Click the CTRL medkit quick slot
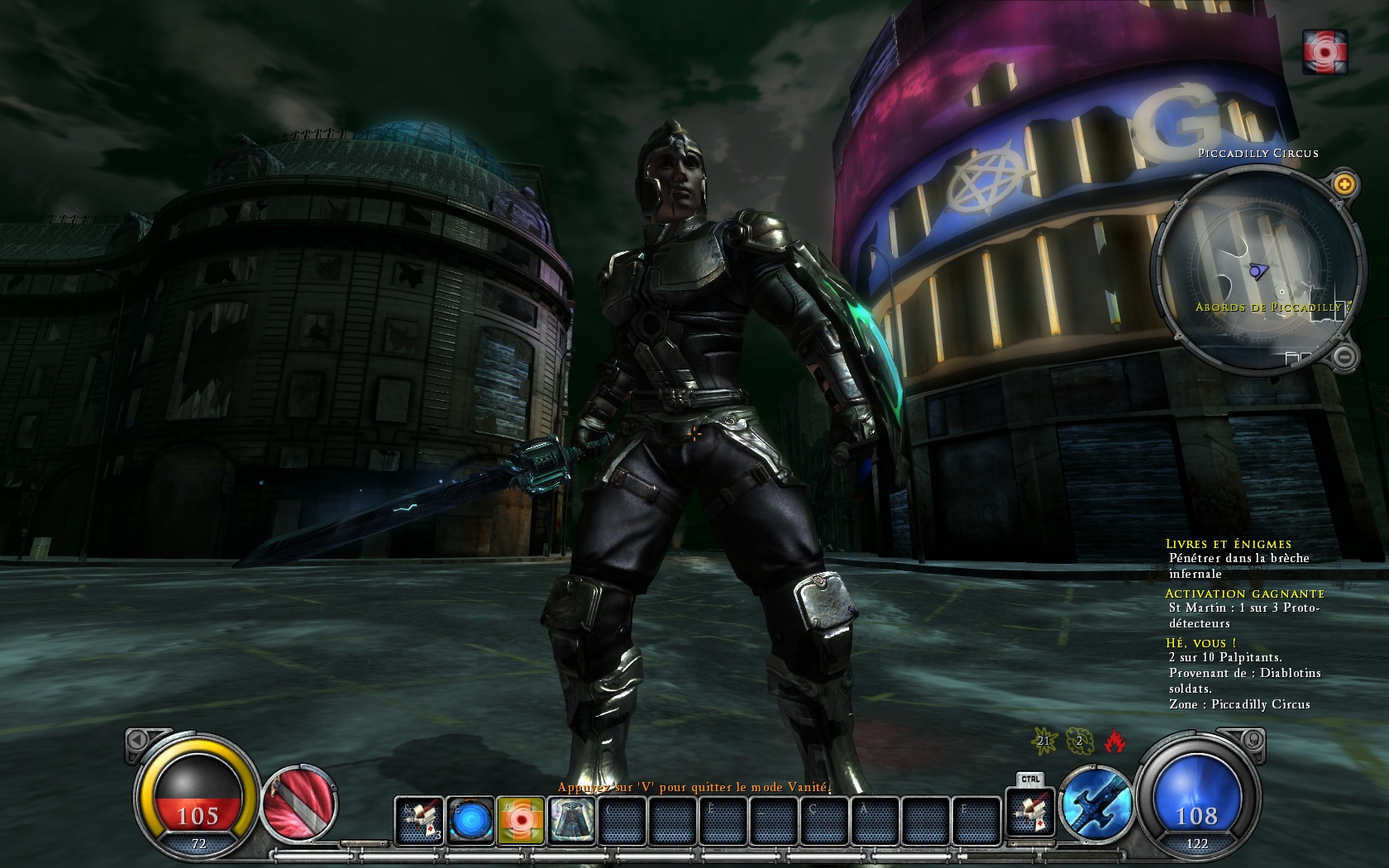This screenshot has height=868, width=1389. click(x=1030, y=811)
